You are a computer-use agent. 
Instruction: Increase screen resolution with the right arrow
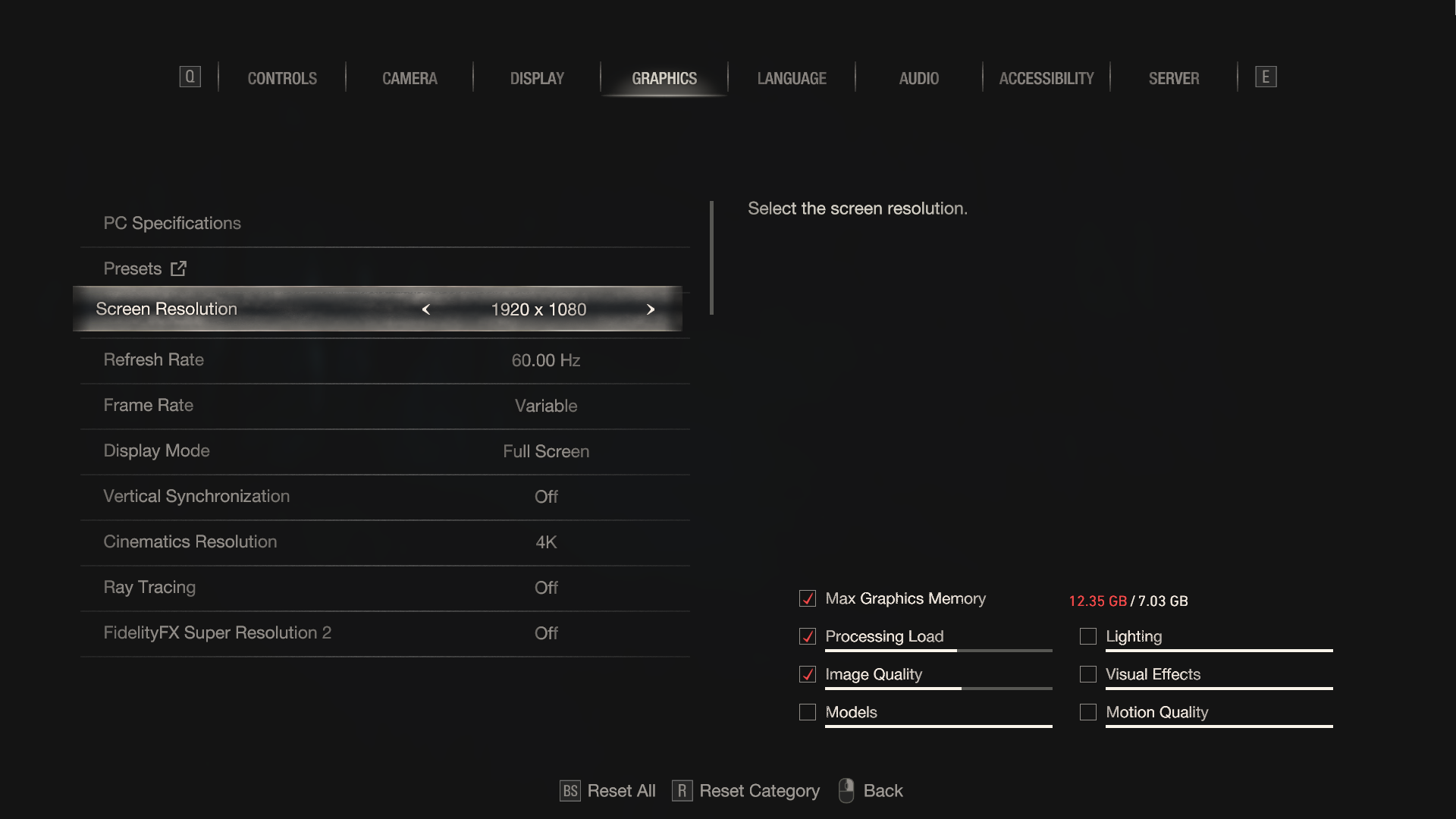click(x=650, y=309)
